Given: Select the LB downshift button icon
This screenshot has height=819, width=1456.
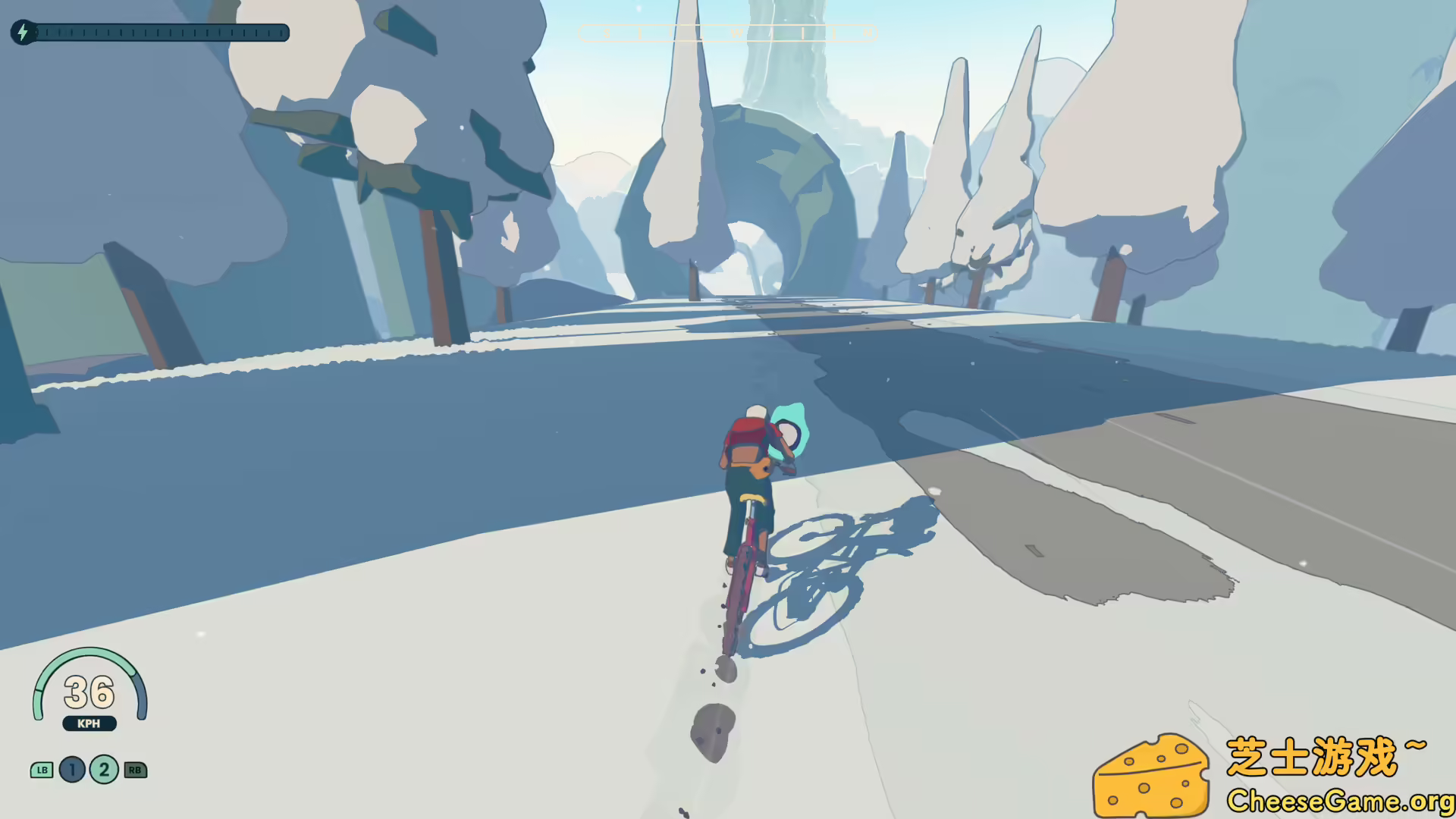Looking at the screenshot, I should tap(42, 770).
